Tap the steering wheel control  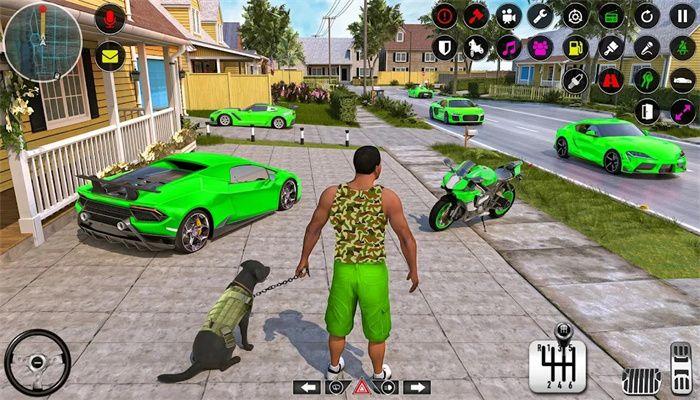[37, 362]
